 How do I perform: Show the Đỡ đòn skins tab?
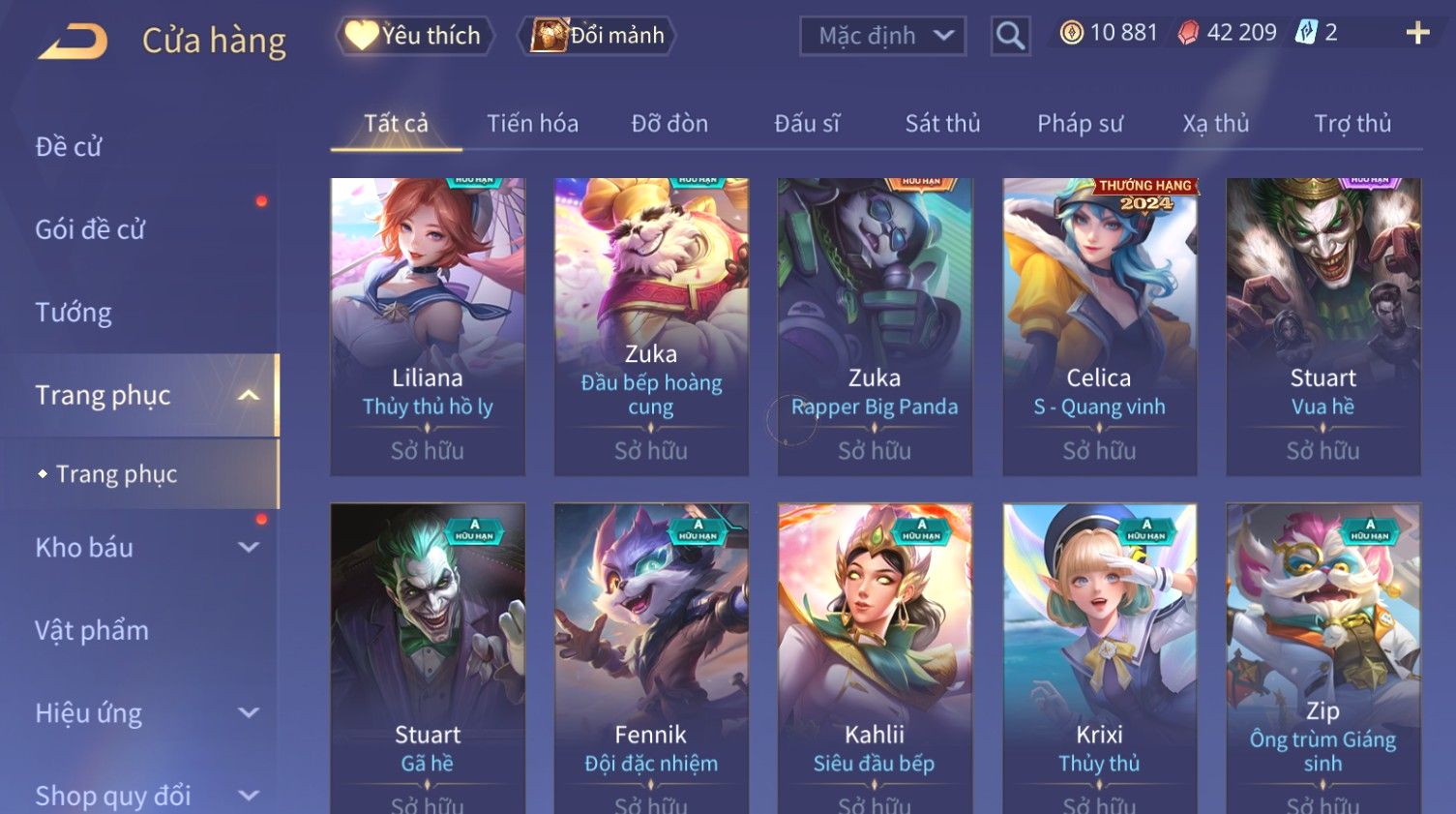[x=669, y=124]
